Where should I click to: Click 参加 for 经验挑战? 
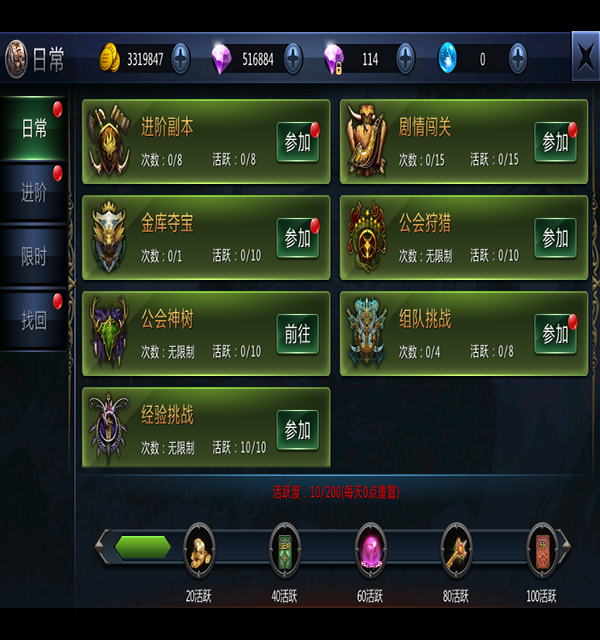[297, 430]
